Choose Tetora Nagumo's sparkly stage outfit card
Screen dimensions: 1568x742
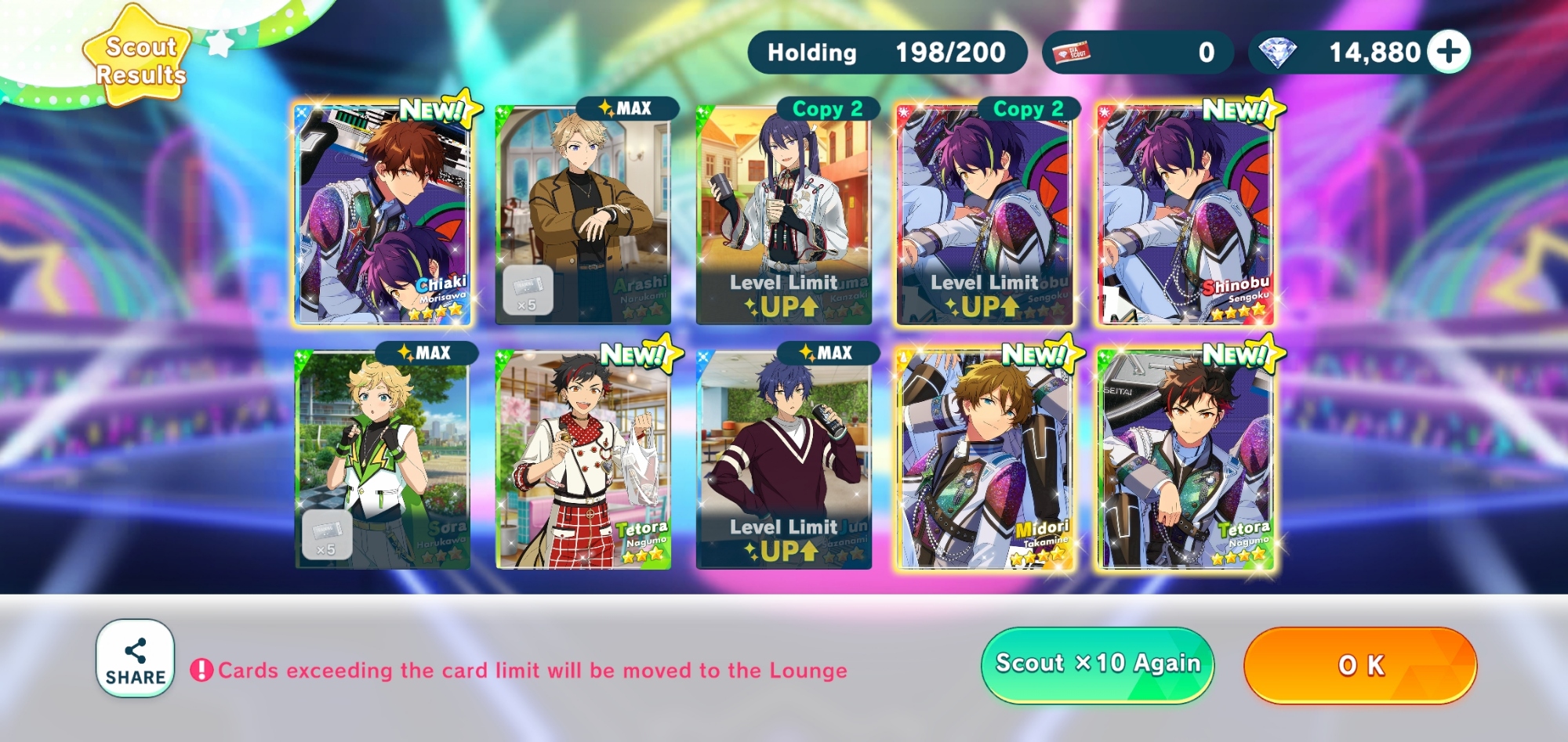[1185, 459]
